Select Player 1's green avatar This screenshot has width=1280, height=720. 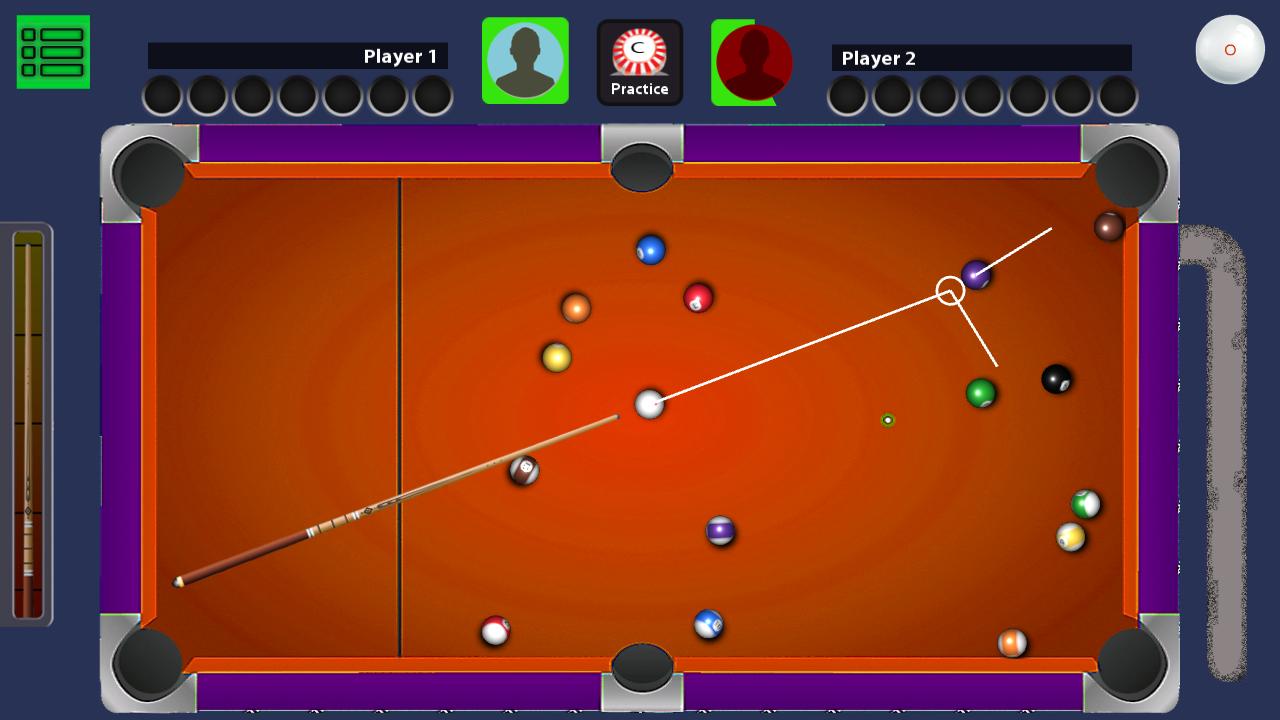pos(525,60)
